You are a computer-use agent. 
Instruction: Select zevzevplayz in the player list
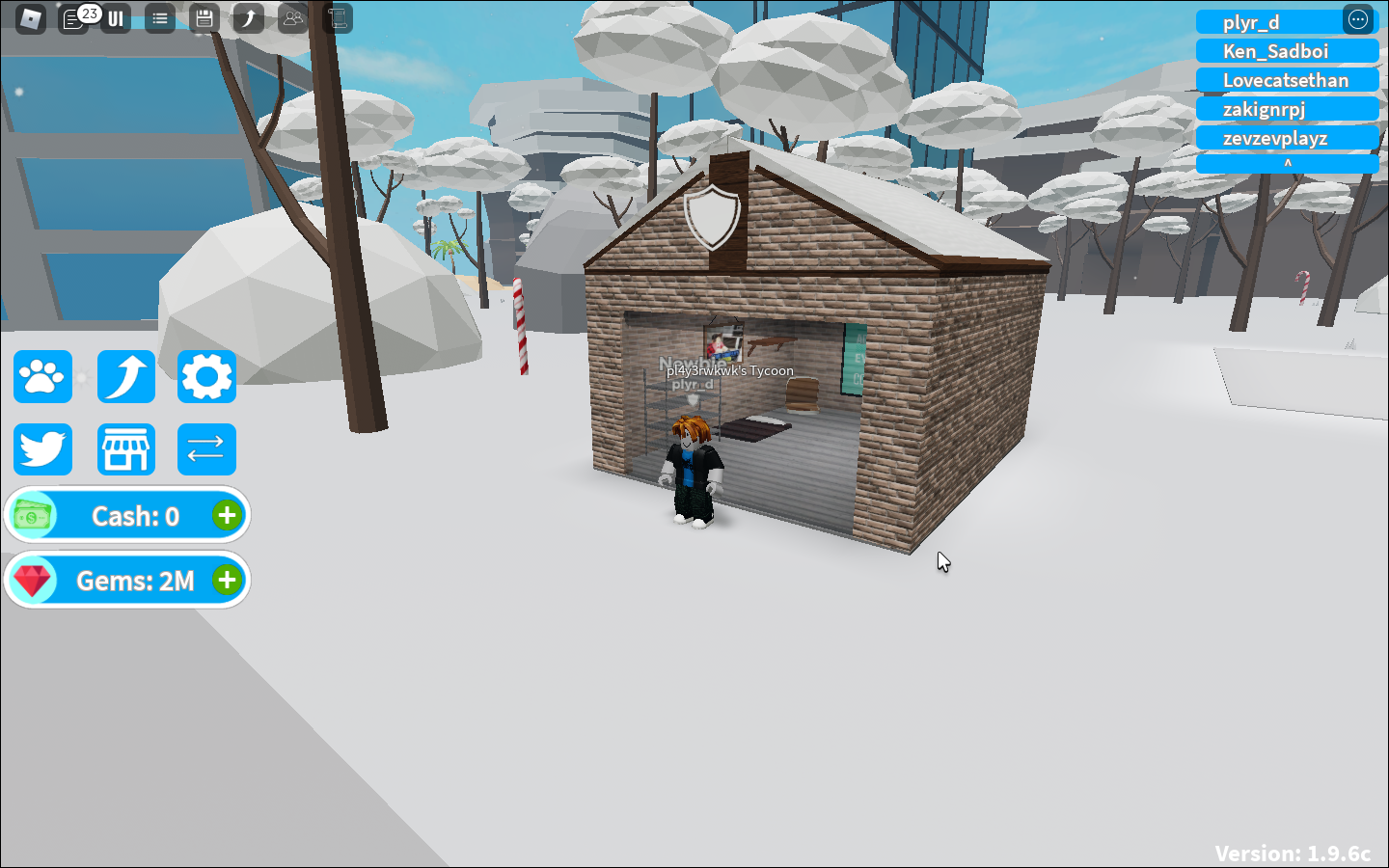point(1288,137)
